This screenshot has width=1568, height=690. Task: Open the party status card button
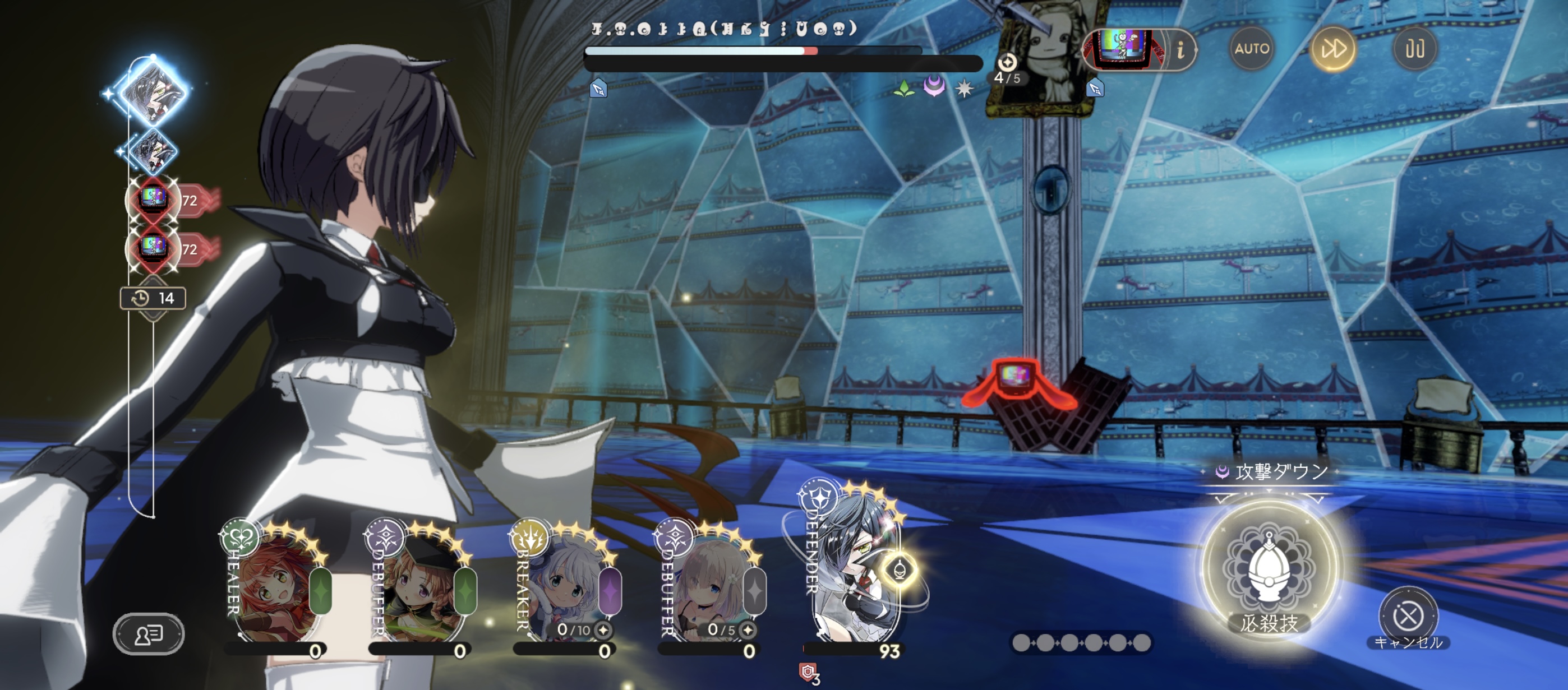(x=149, y=634)
